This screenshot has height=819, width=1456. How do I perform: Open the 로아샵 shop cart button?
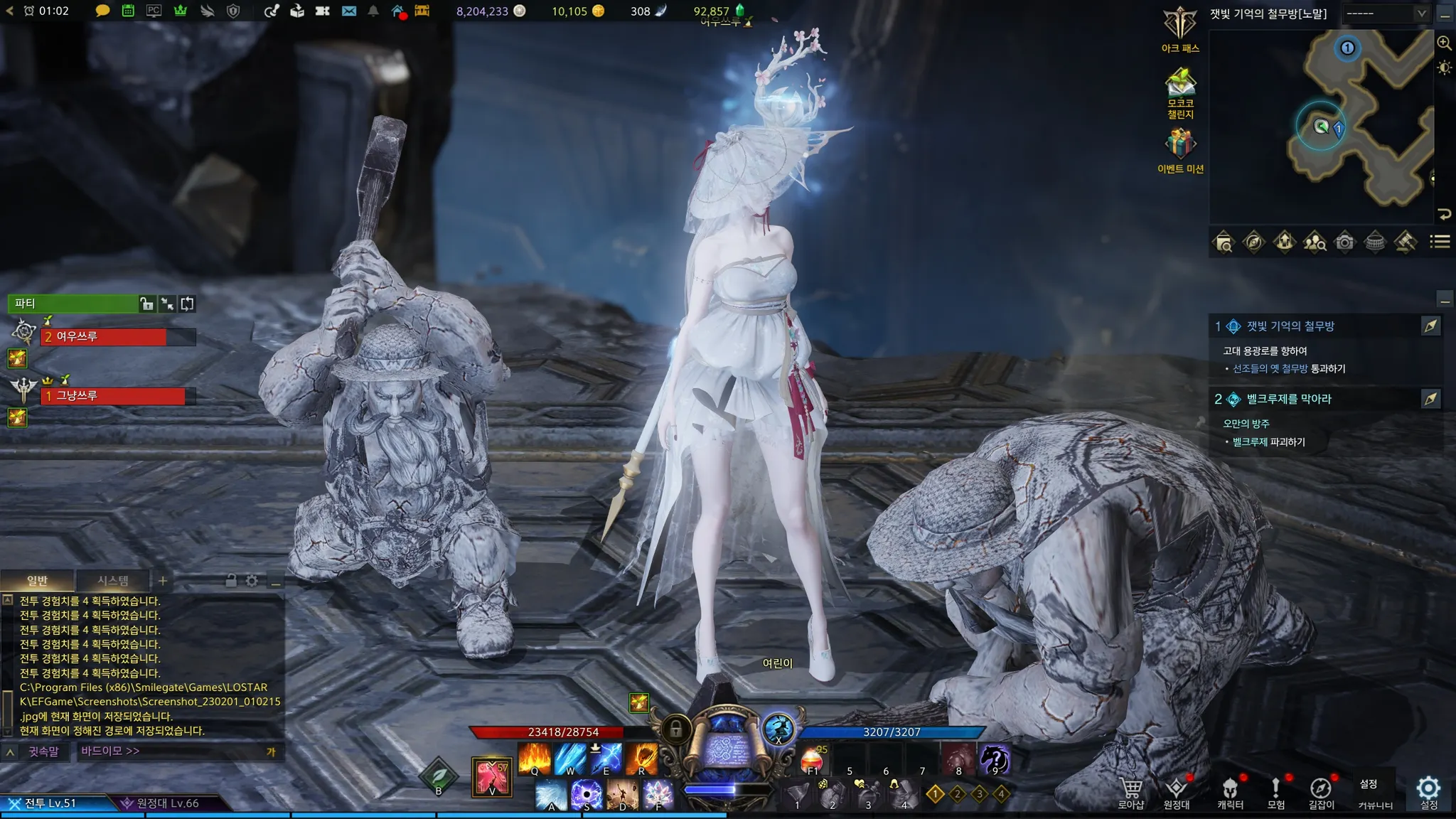1130,791
